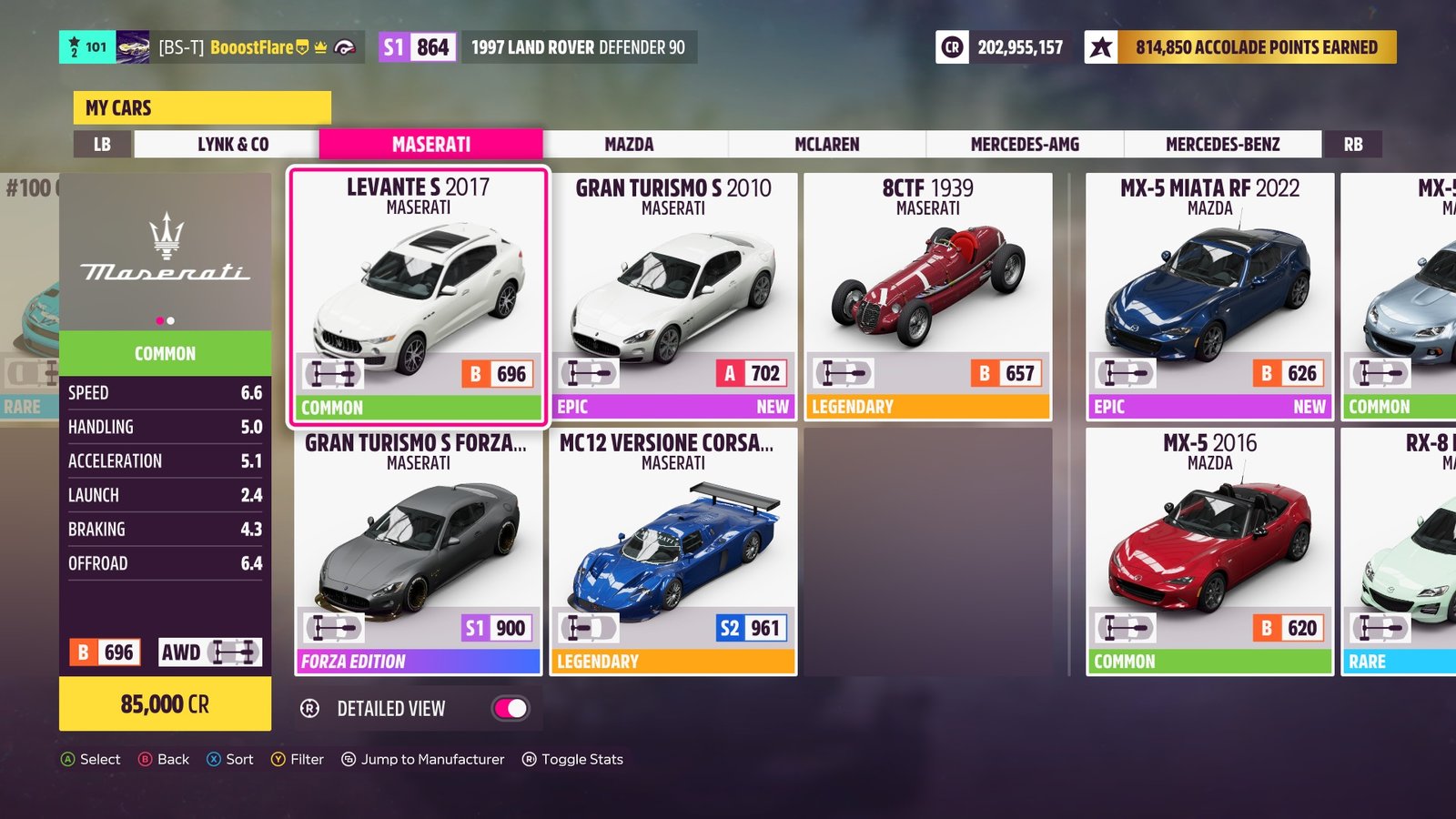The image size is (1456, 819).
Task: Select the MC12 Versione Corsa tile
Action: coord(673,551)
